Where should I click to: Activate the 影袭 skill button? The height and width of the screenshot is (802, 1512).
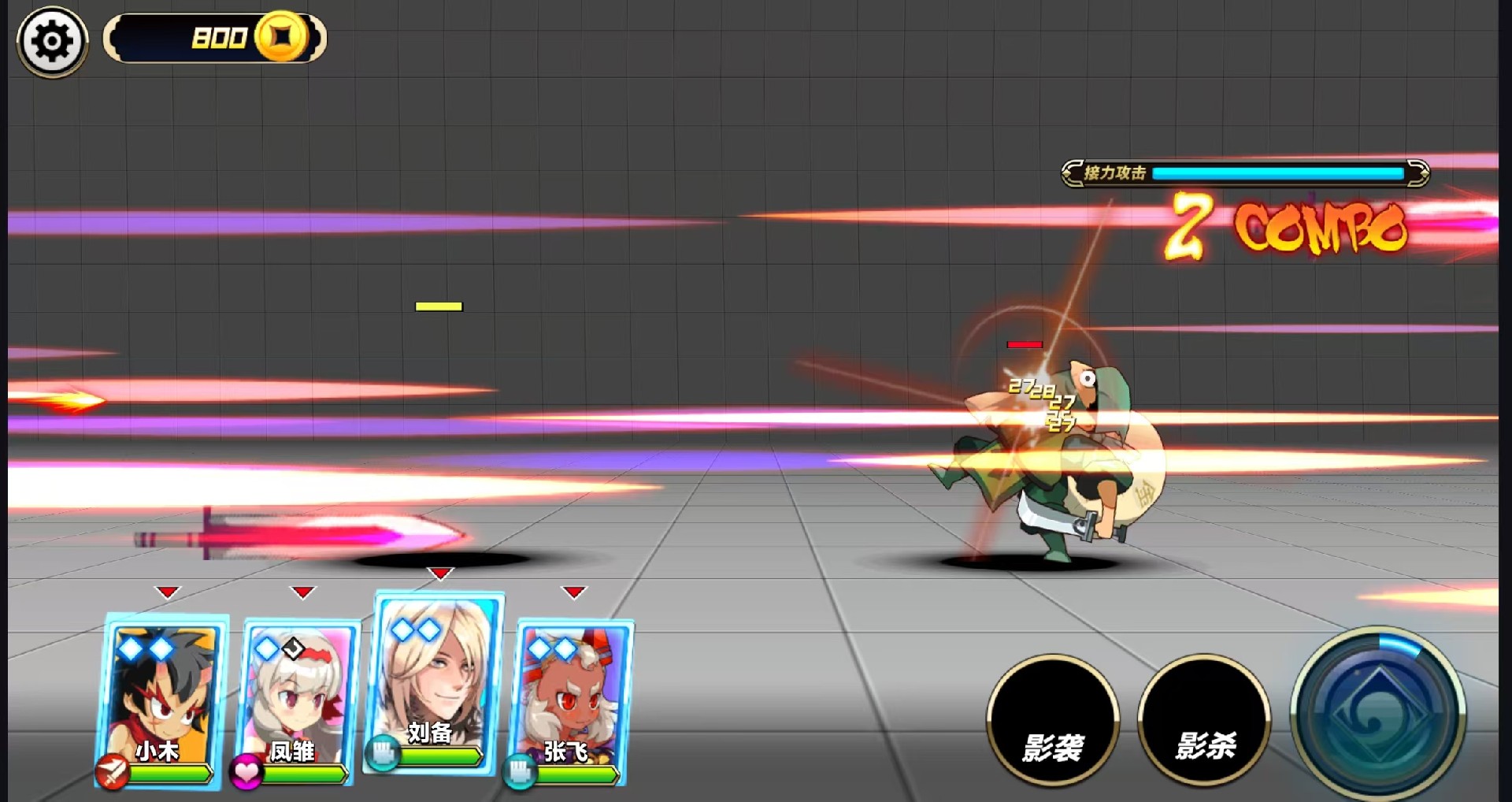pyautogui.click(x=1053, y=720)
